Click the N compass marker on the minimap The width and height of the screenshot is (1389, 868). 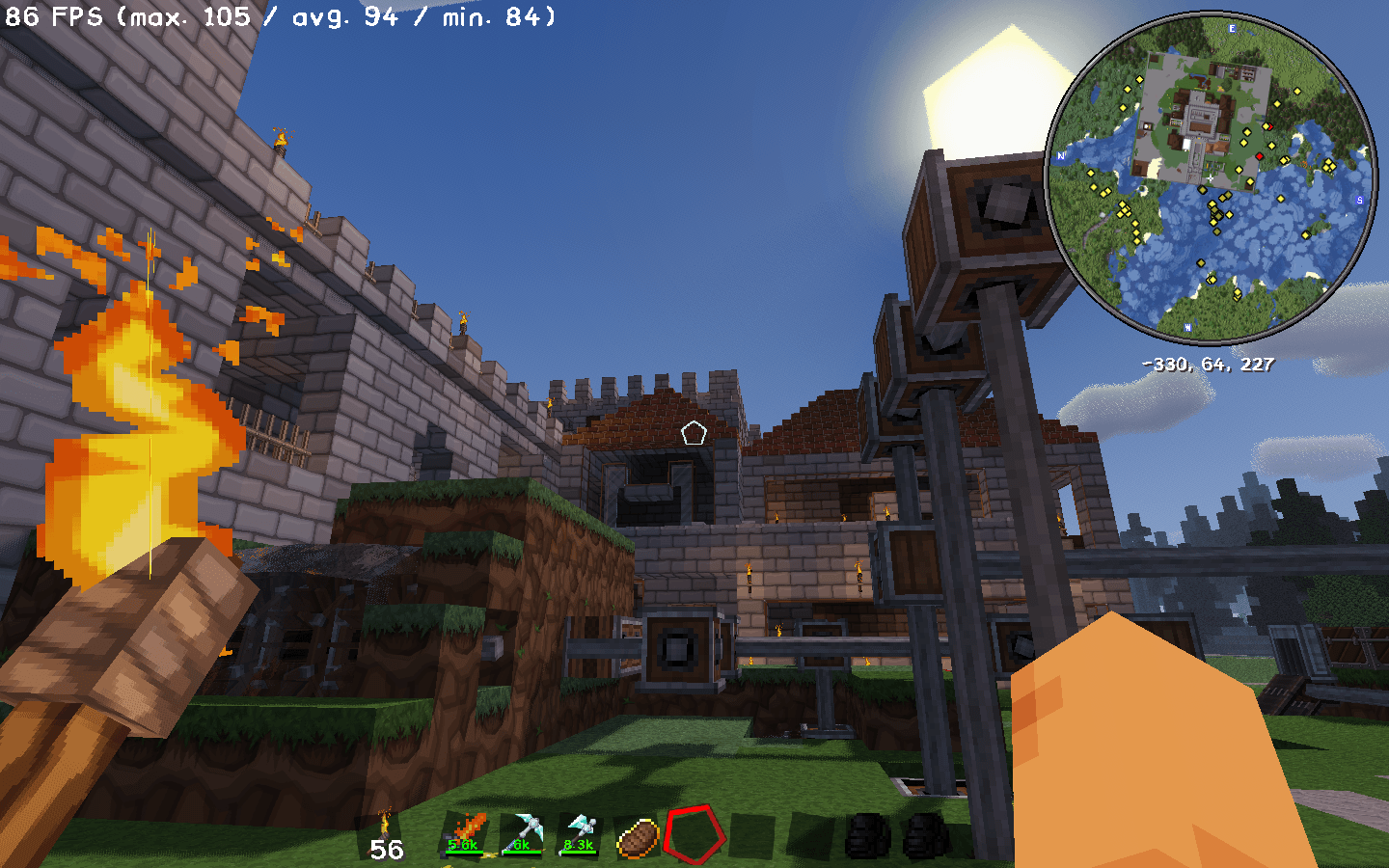(1059, 156)
